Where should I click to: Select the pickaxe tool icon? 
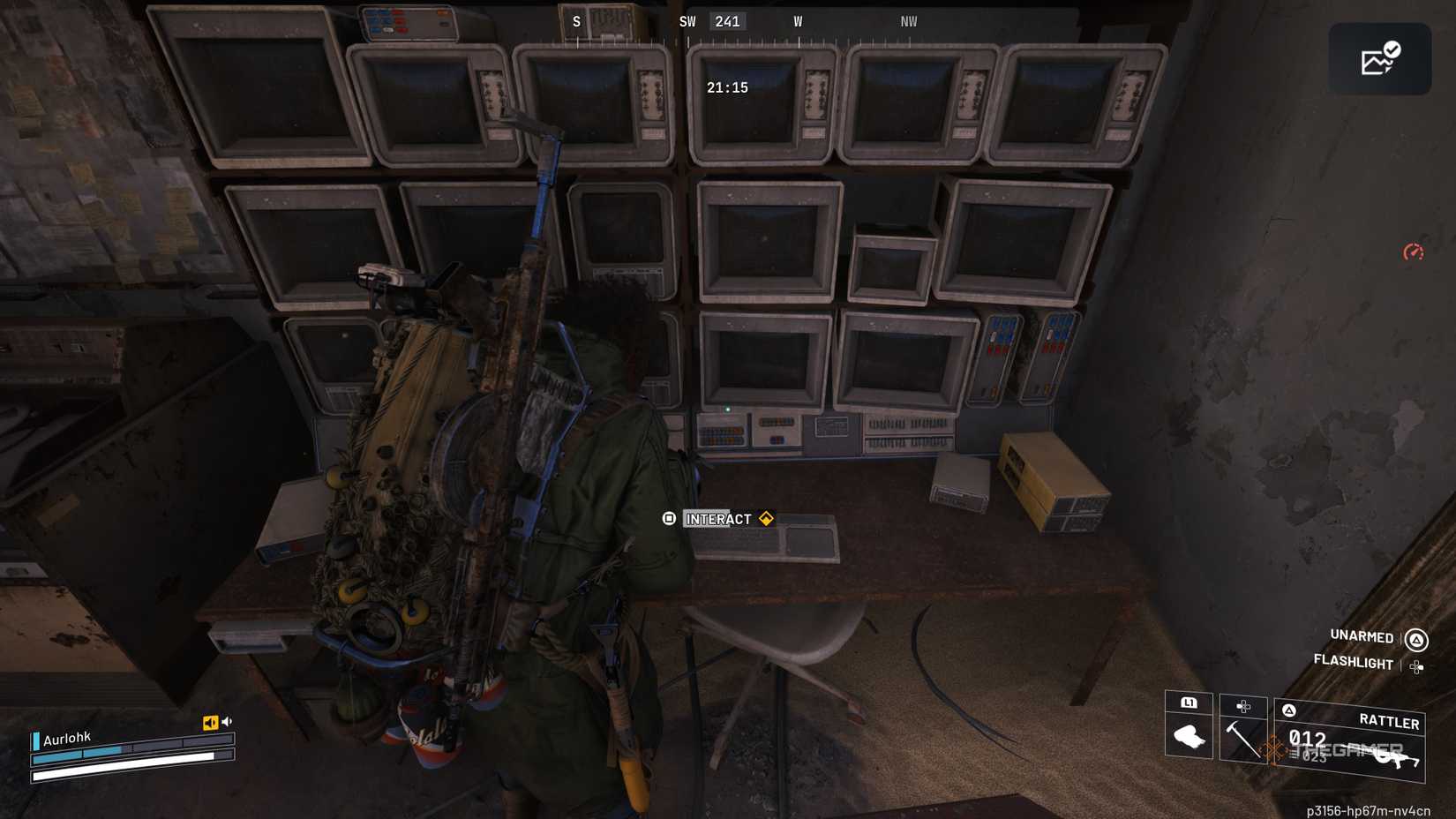pos(1242,741)
